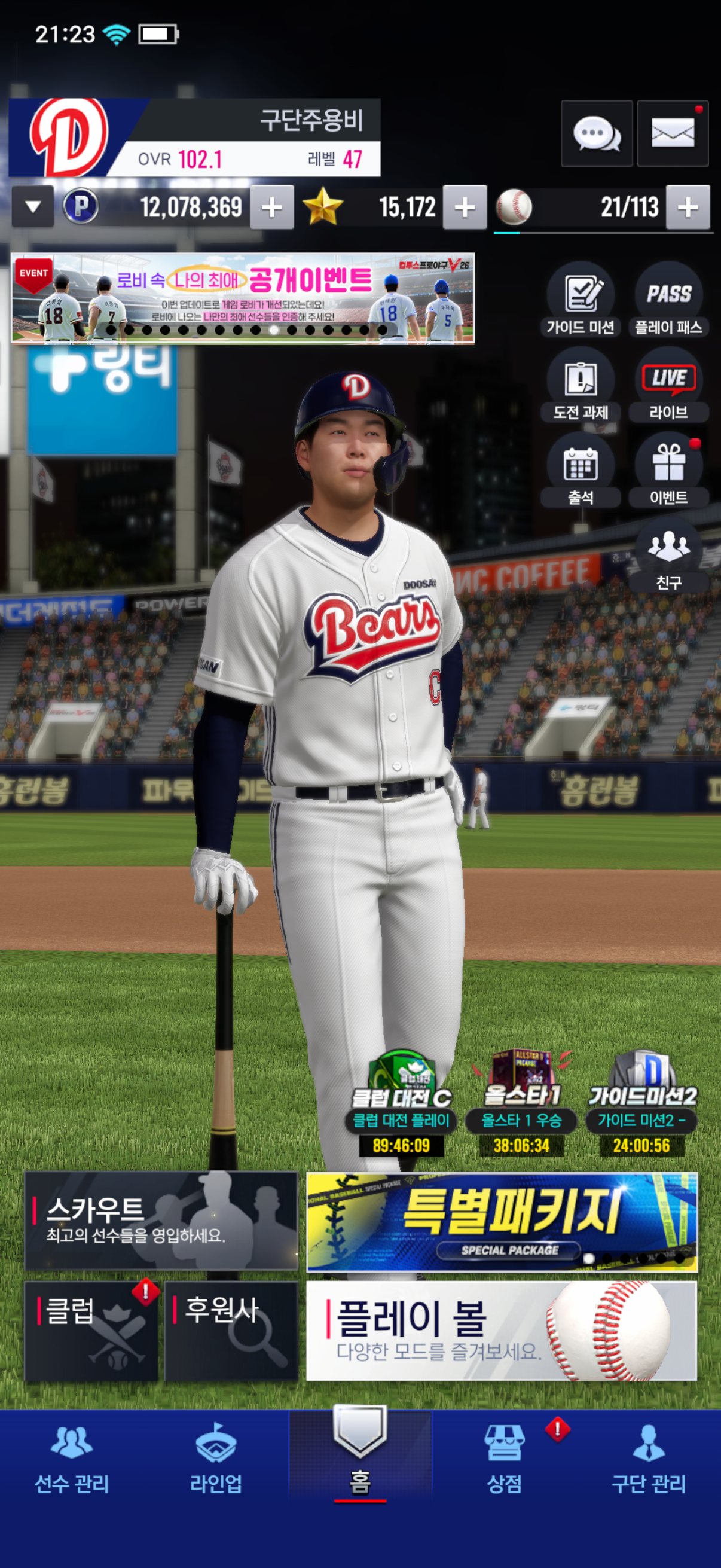The width and height of the screenshot is (721, 1568).
Task: Open the 스카우트 scout panel
Action: pos(161,1221)
